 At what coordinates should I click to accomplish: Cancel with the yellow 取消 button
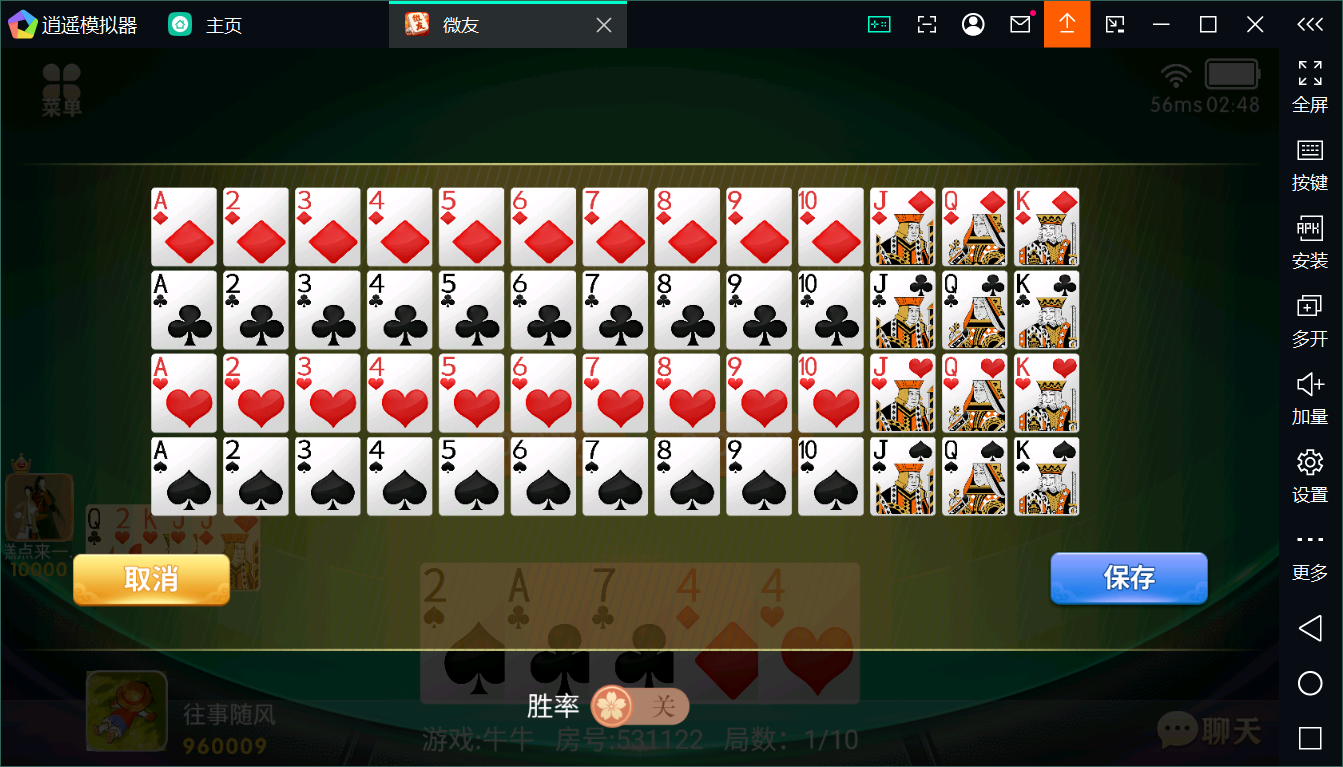coord(151,579)
